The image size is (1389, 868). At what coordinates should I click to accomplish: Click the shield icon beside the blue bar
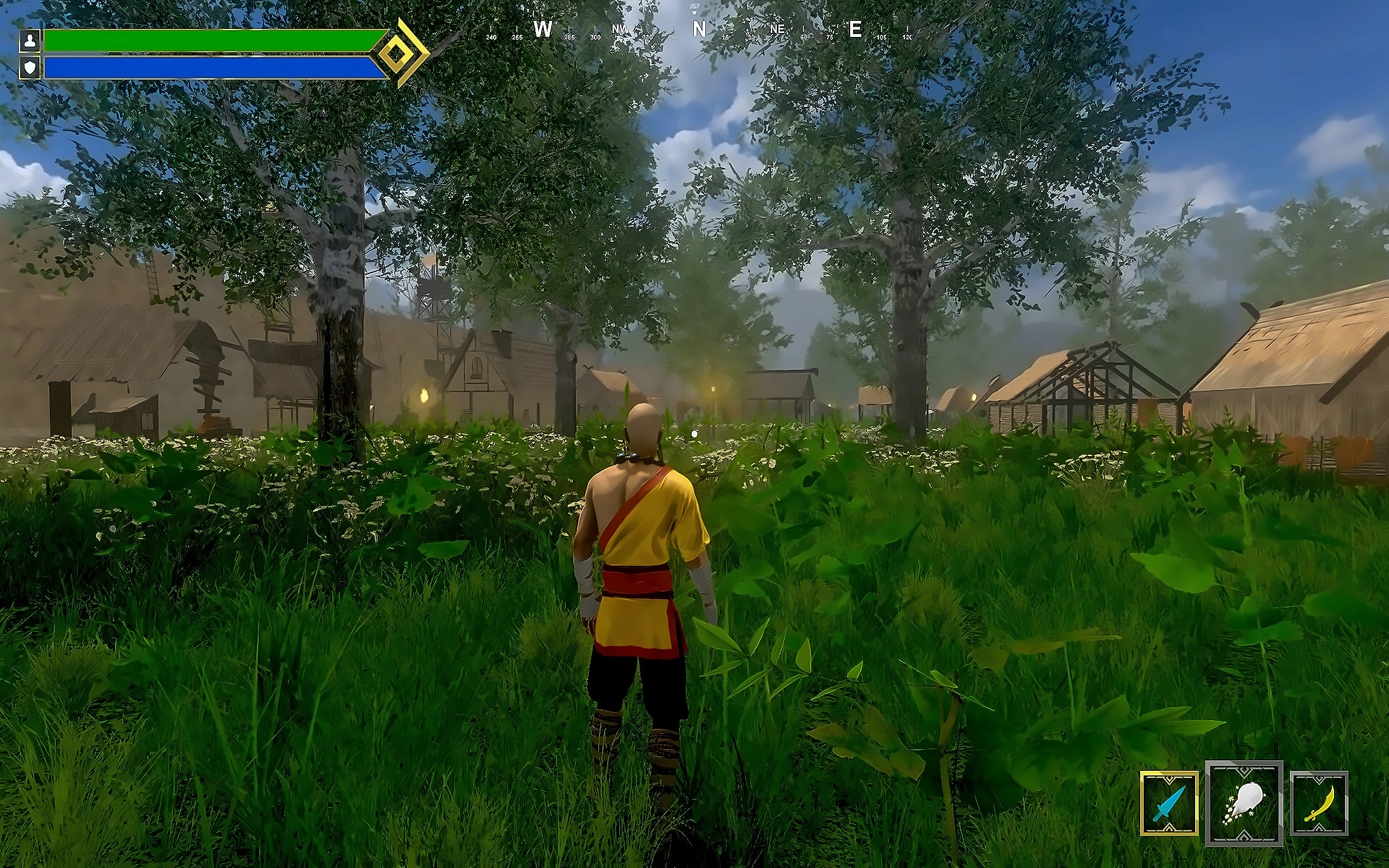(x=30, y=67)
